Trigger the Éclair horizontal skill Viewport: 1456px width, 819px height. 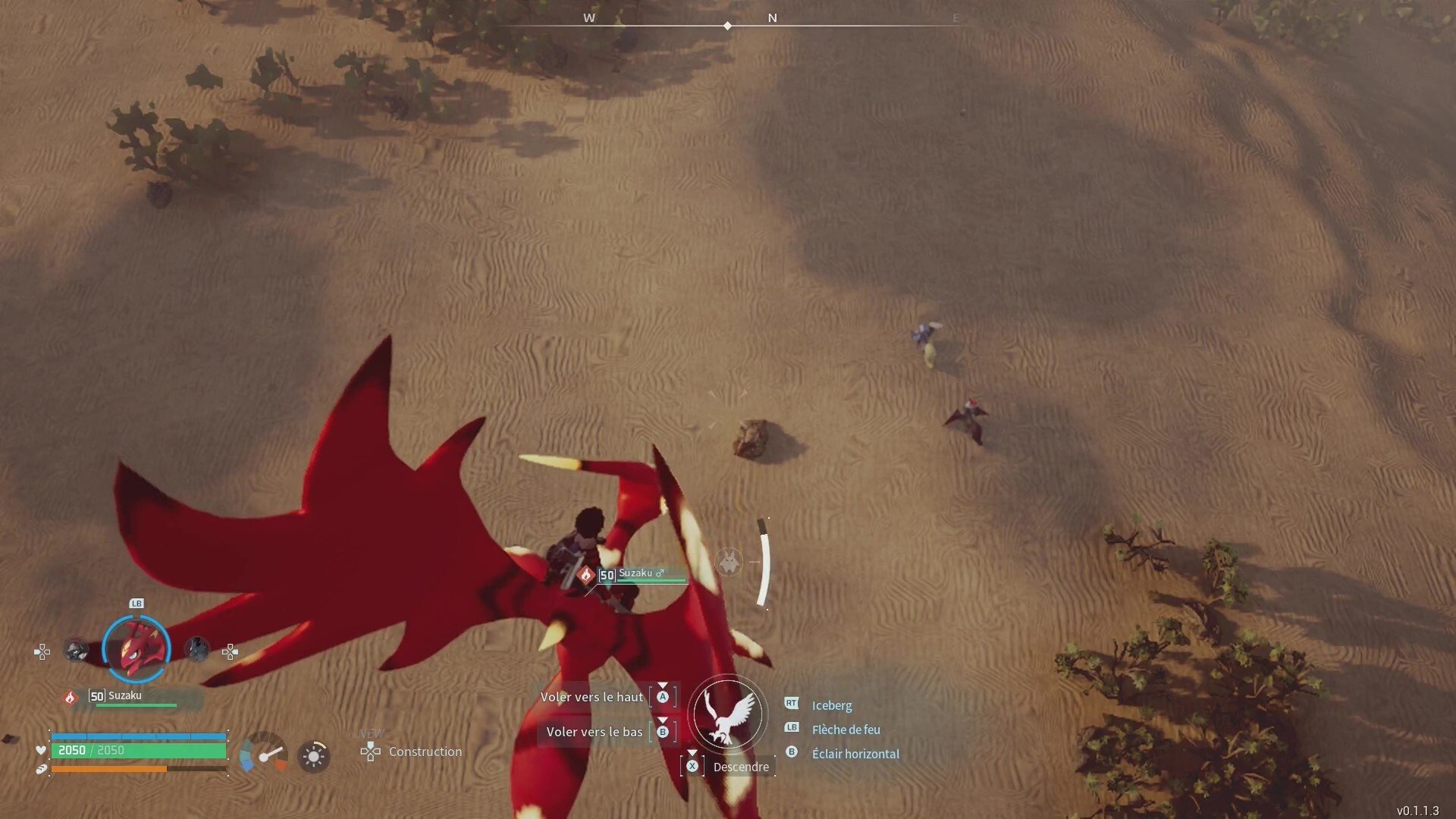pos(855,754)
